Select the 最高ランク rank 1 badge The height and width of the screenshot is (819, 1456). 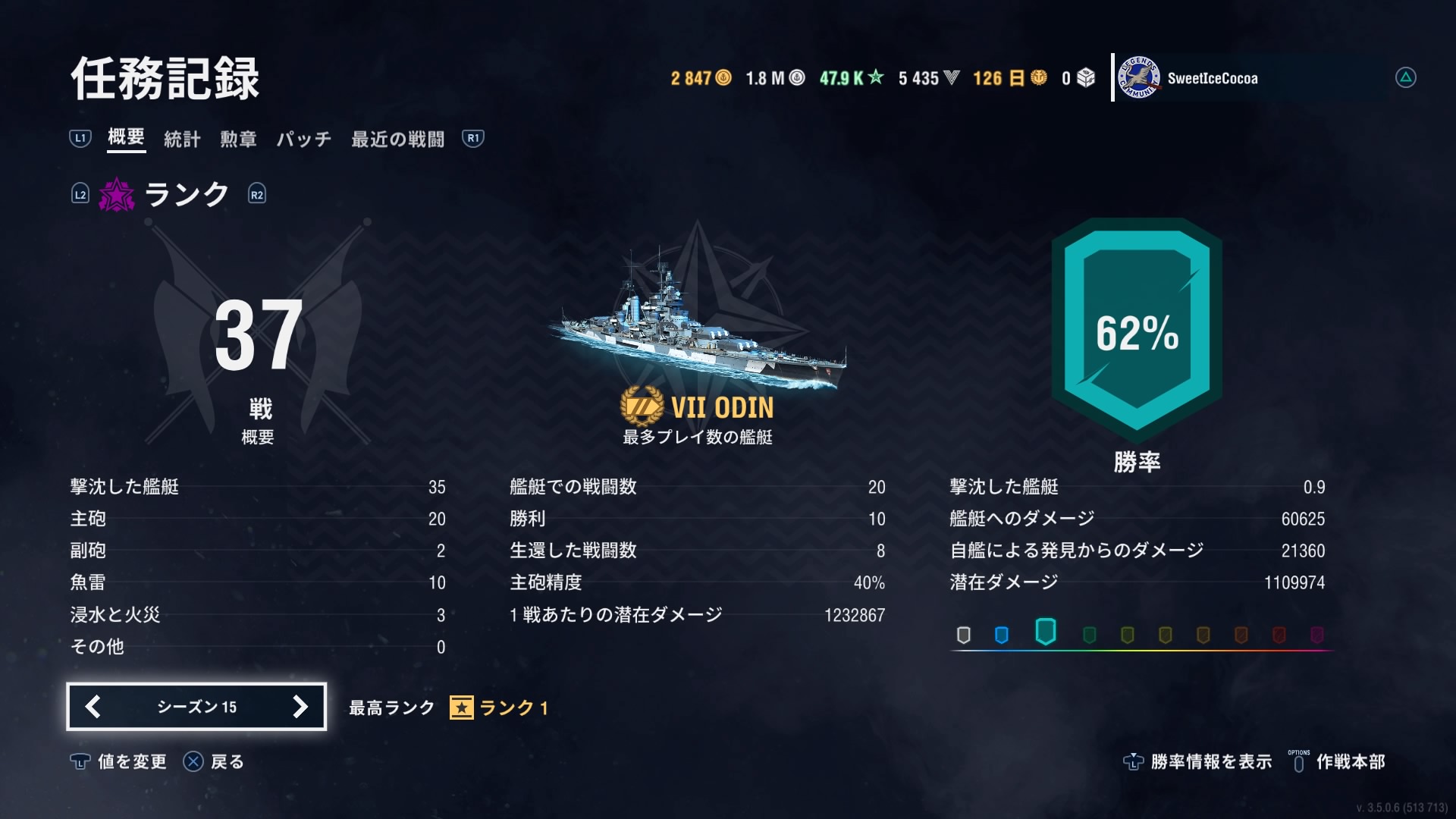point(498,708)
